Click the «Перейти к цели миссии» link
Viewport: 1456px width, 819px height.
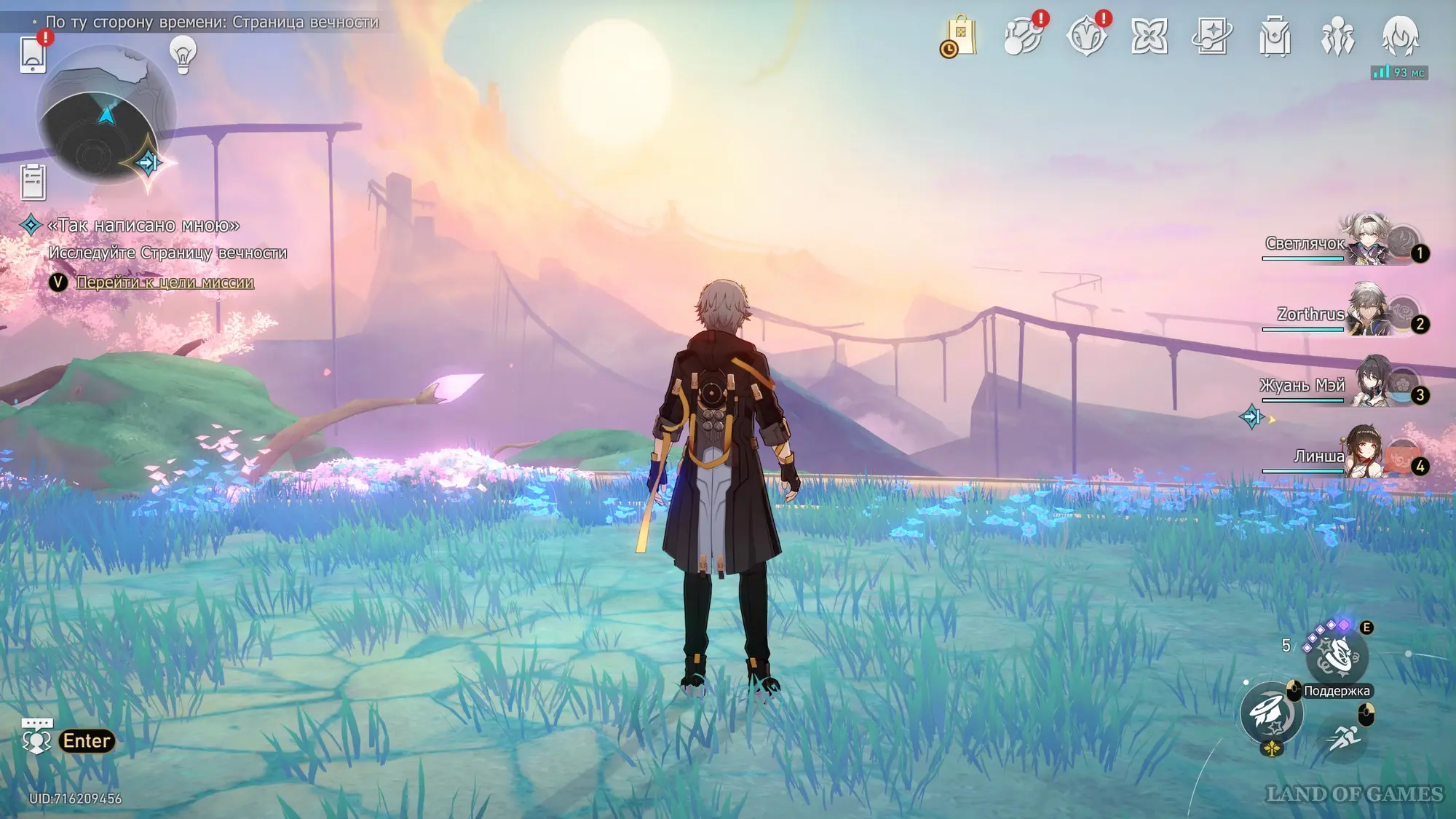coord(165,282)
